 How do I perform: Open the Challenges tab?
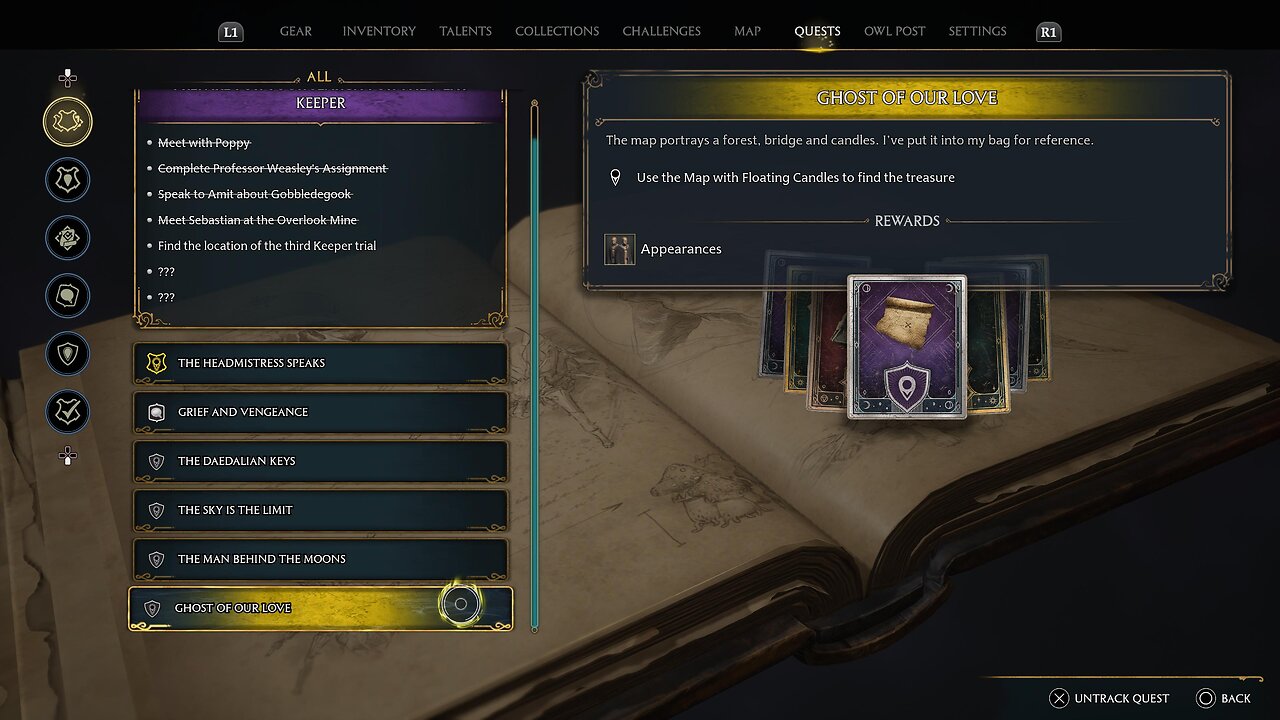pyautogui.click(x=661, y=31)
